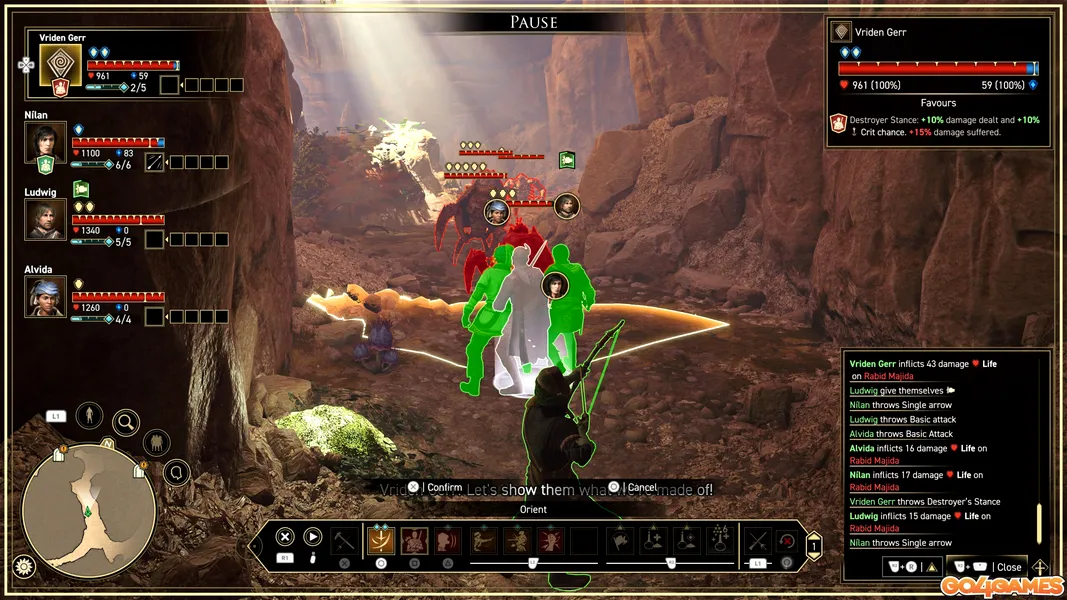Select Nilan's portrait in party list
Viewport: 1067px width, 600px height.
[x=45, y=142]
